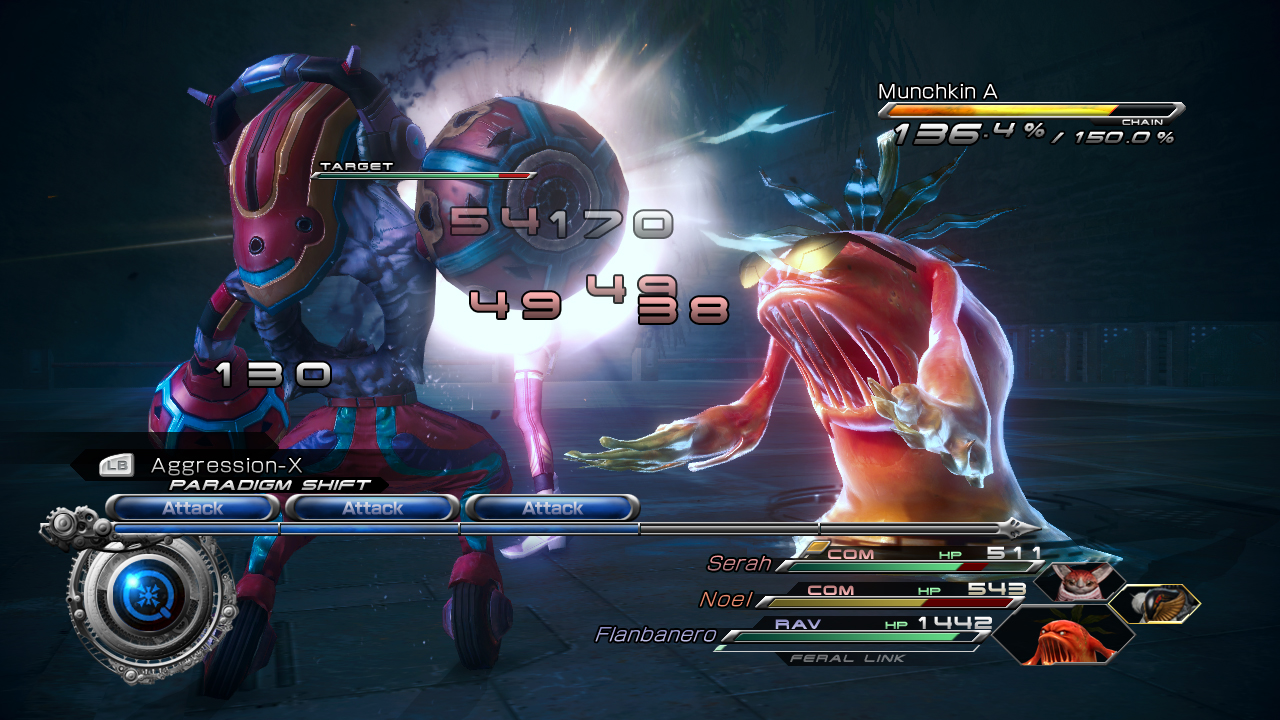Click the leader marker beside Serah's role badge

click(x=819, y=547)
